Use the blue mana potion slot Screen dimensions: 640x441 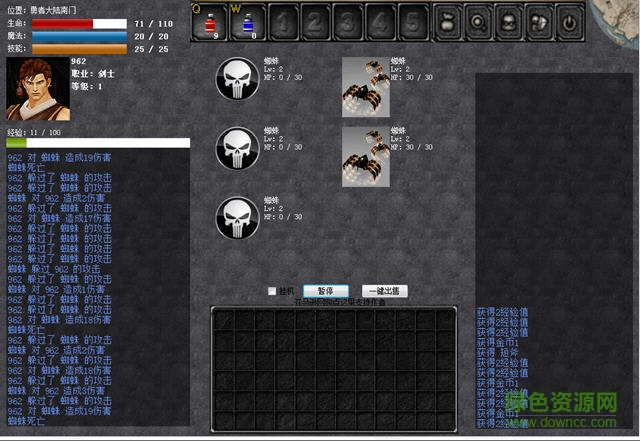click(248, 22)
